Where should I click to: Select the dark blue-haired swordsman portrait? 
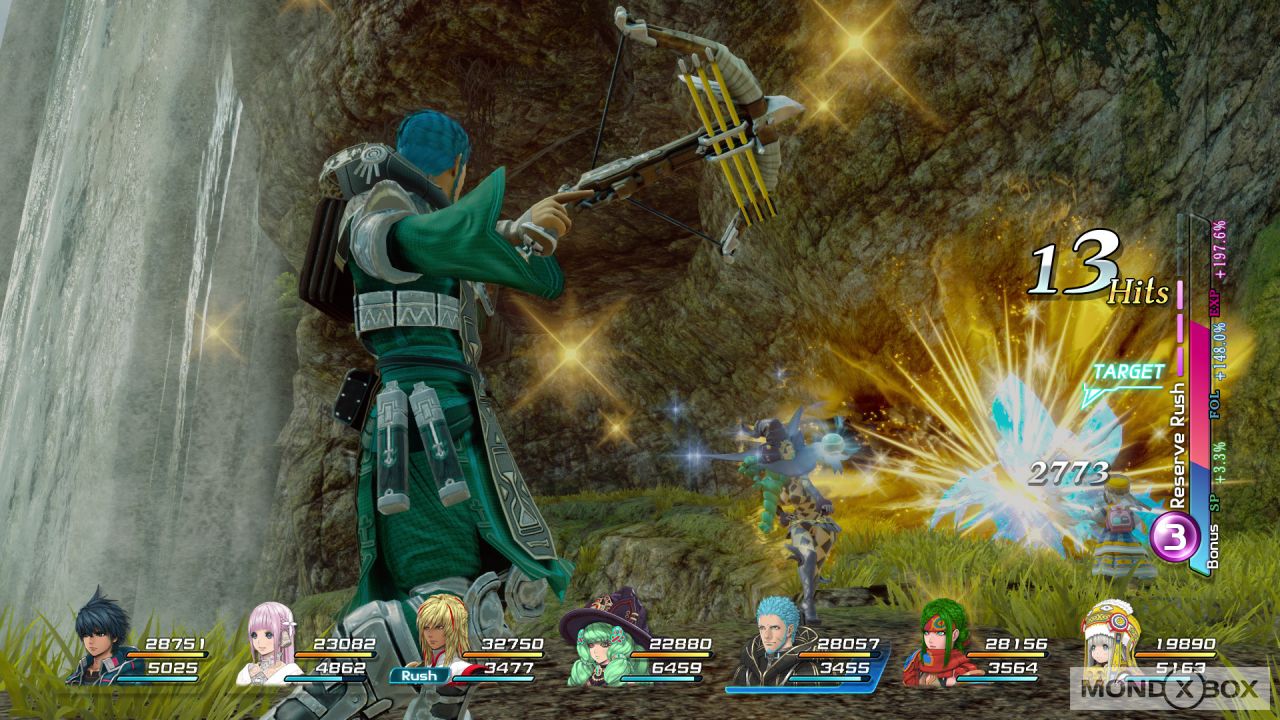101,640
